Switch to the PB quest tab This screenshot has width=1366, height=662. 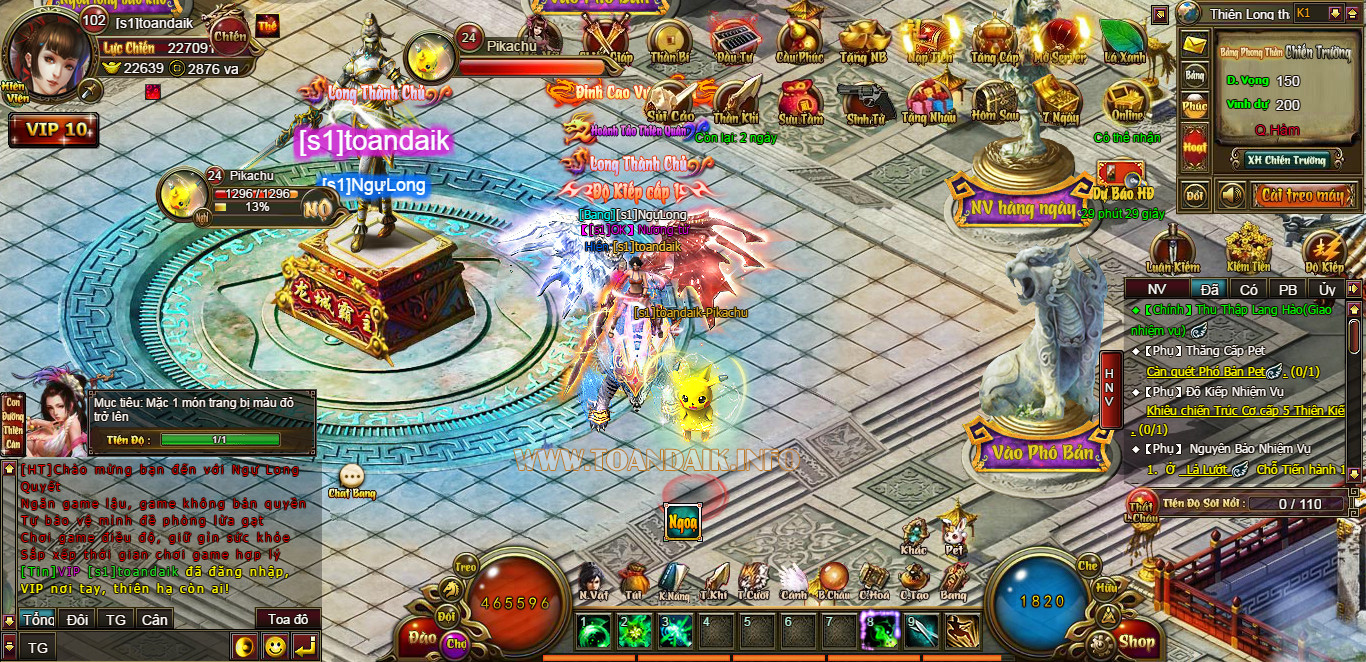(1288, 289)
